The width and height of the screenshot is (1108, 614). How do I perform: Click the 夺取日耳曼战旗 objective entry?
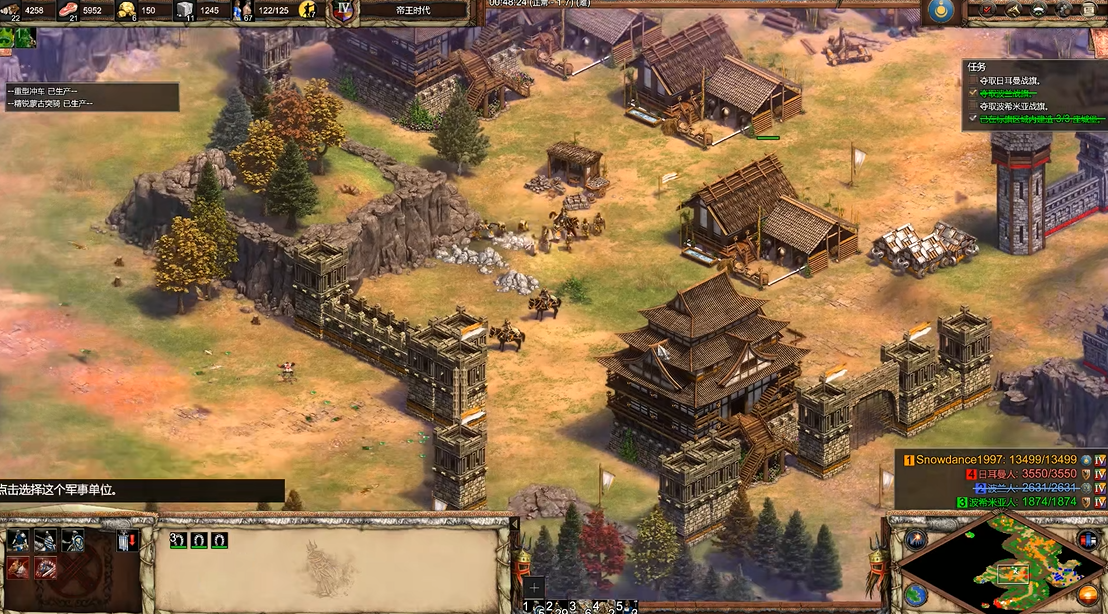click(x=1015, y=80)
